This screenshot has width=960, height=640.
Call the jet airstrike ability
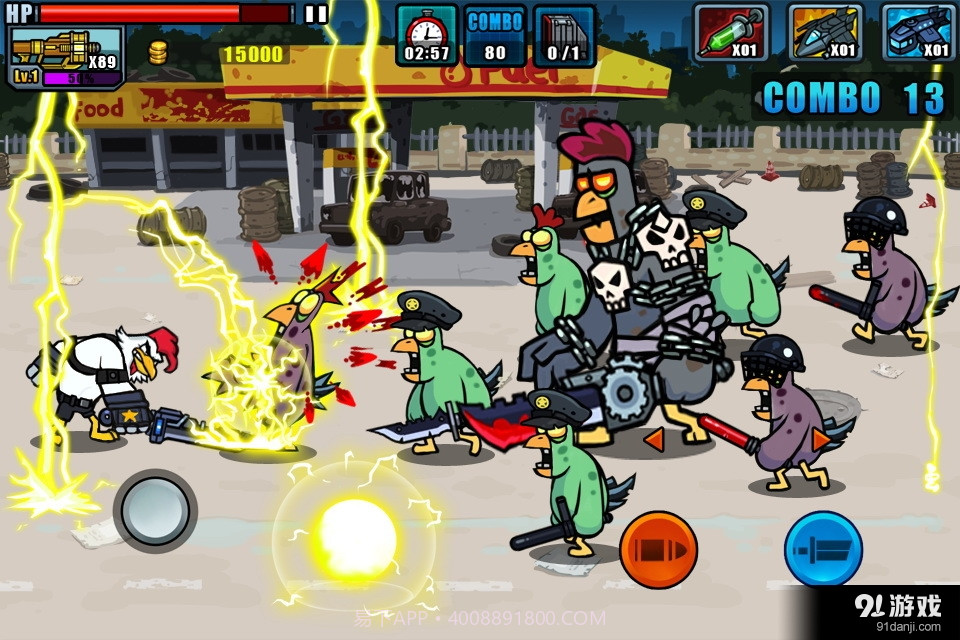pos(825,33)
